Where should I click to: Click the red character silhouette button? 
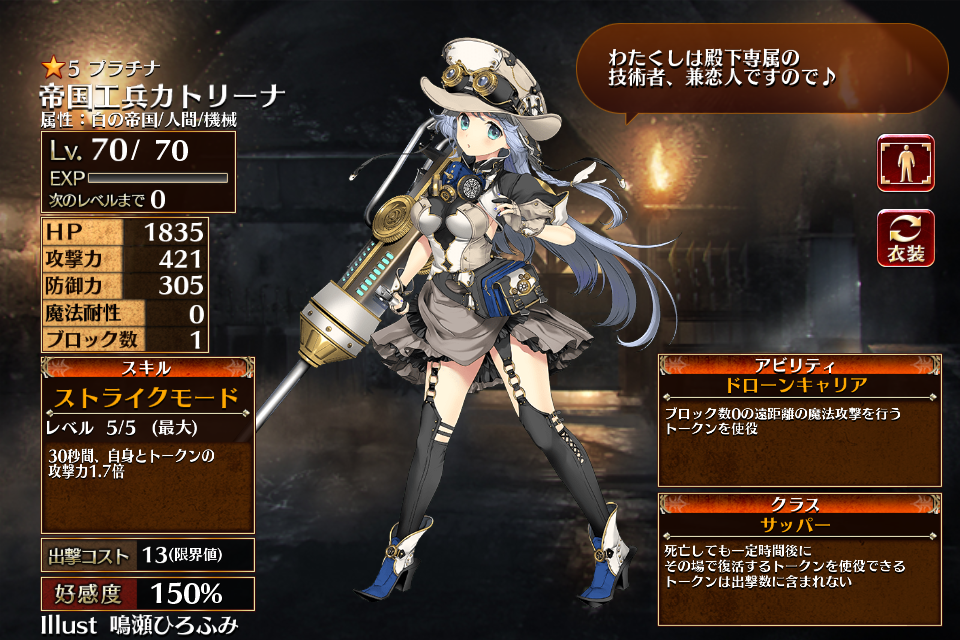click(x=905, y=163)
